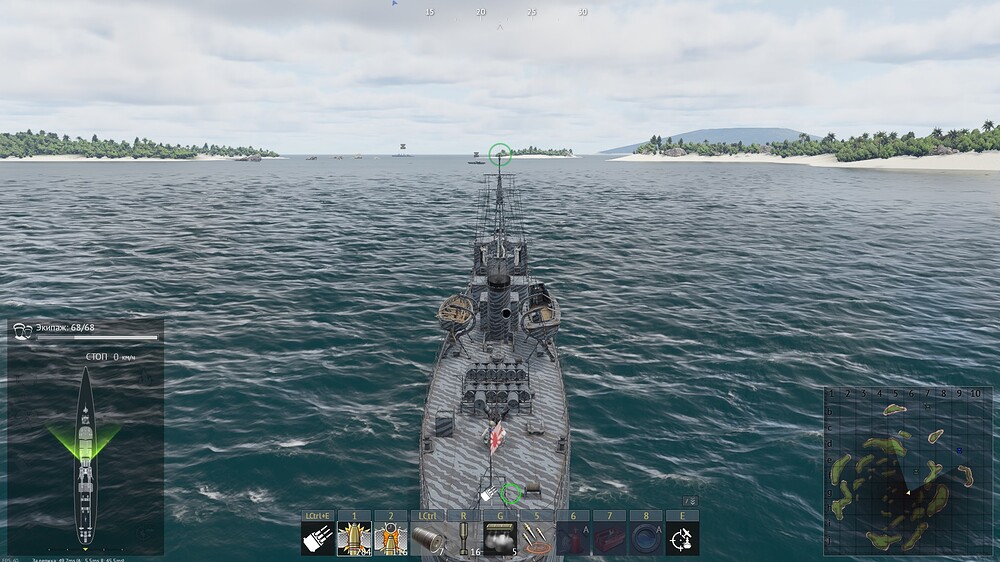The height and width of the screenshot is (562, 1000).
Task: Deploy the smoke screen ability
Action: click(500, 538)
